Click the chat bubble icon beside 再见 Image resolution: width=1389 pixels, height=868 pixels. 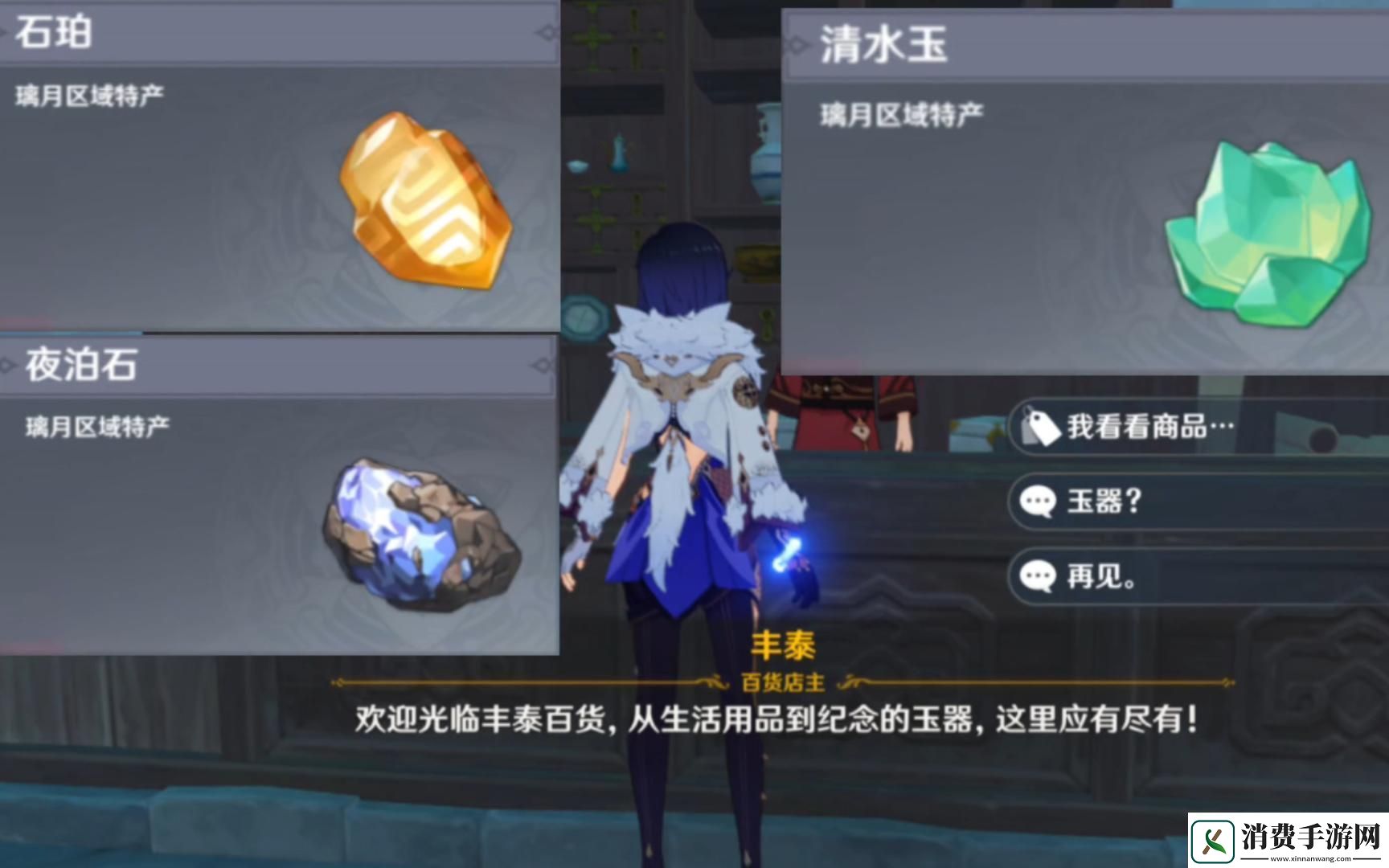coord(1039,575)
